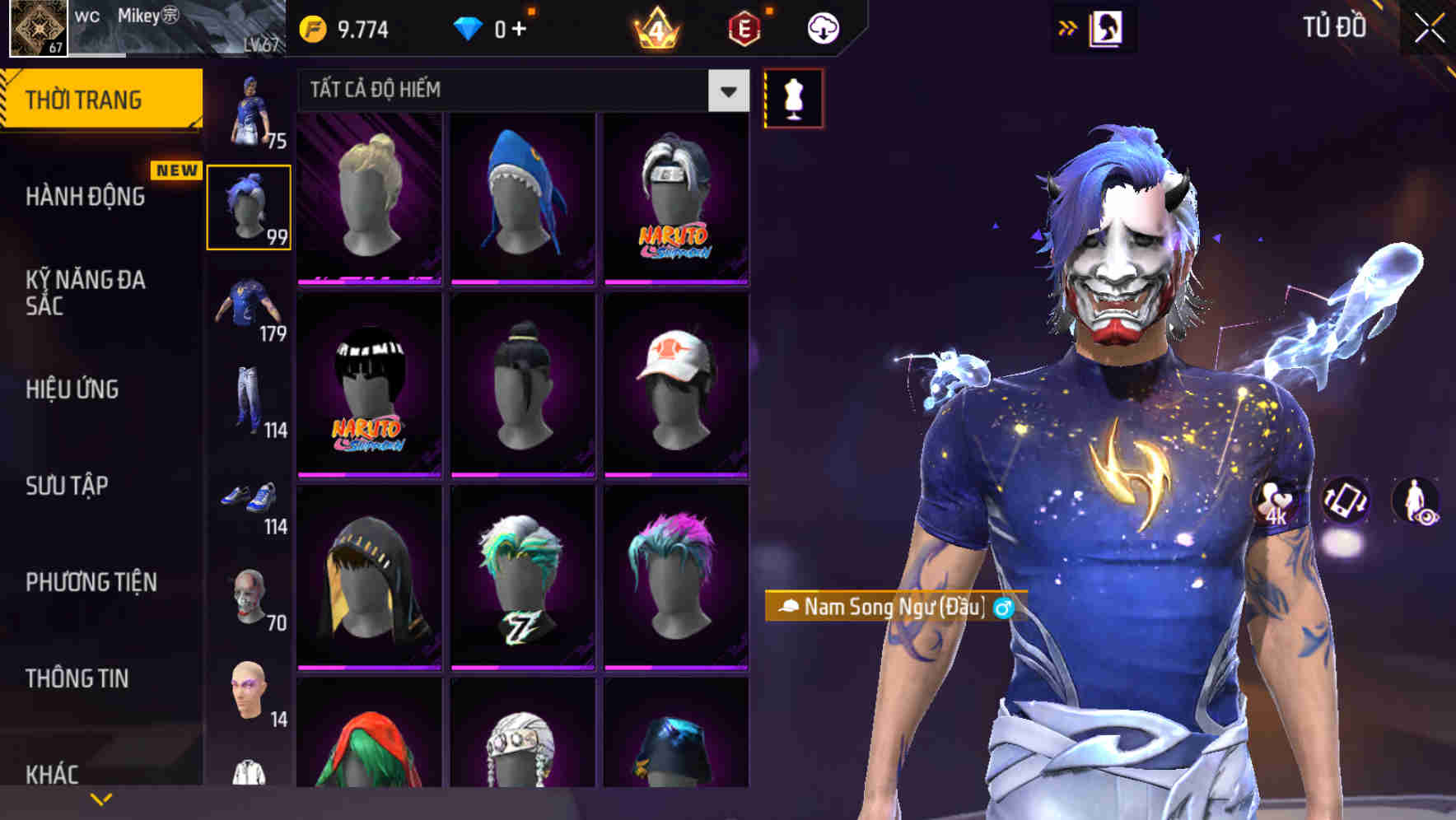Click the fashion catalog book icon
1456x820 pixels.
tap(1108, 27)
